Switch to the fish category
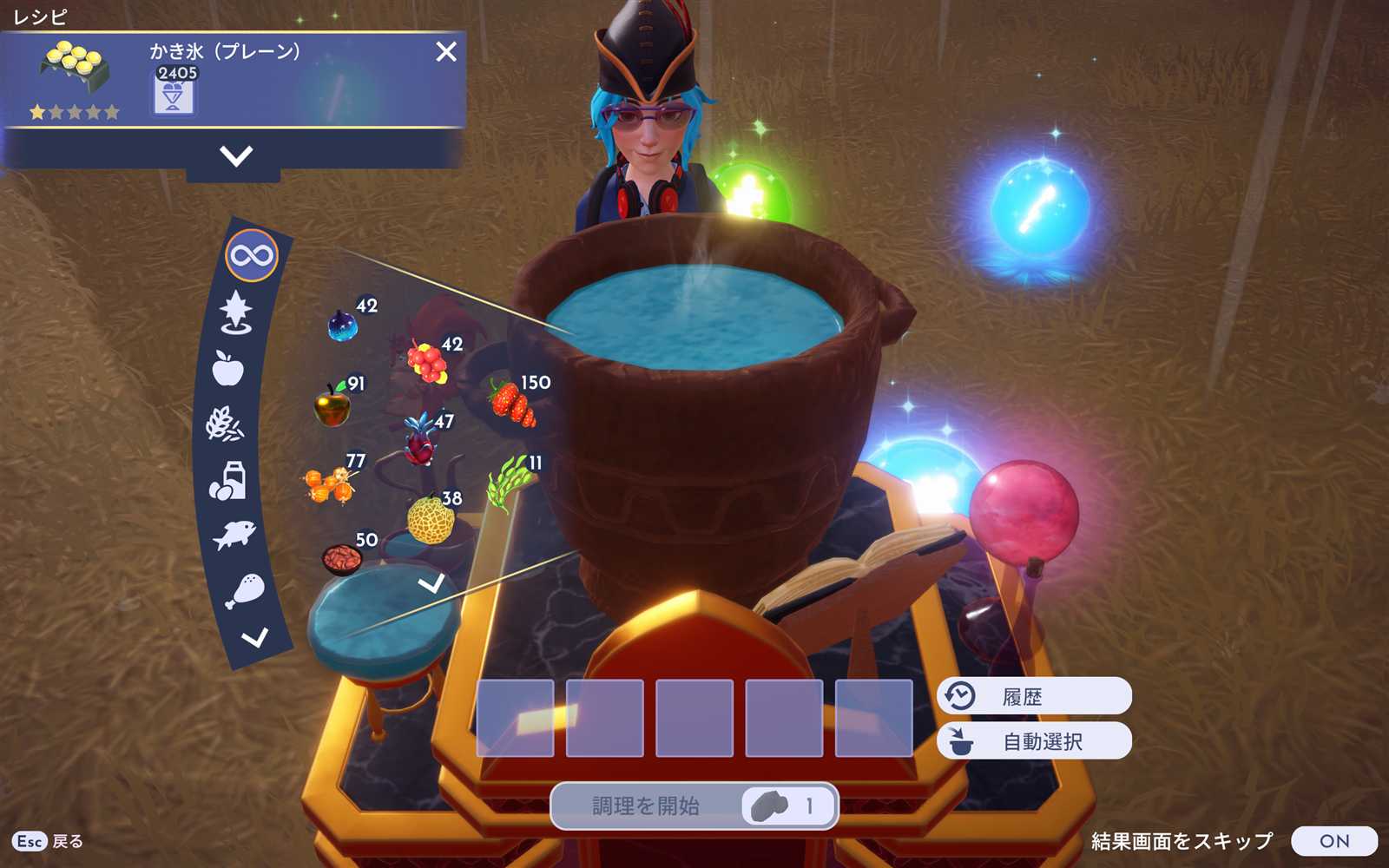 (x=234, y=534)
